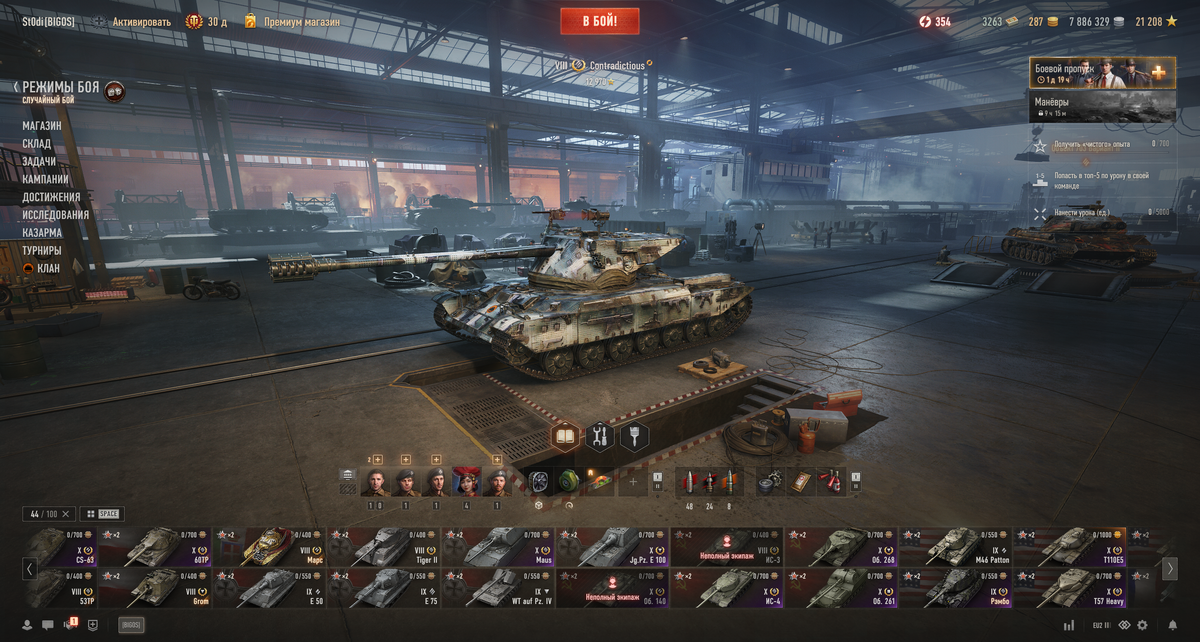
Task: Open the paintbrush exterior customization tab
Action: pos(634,436)
